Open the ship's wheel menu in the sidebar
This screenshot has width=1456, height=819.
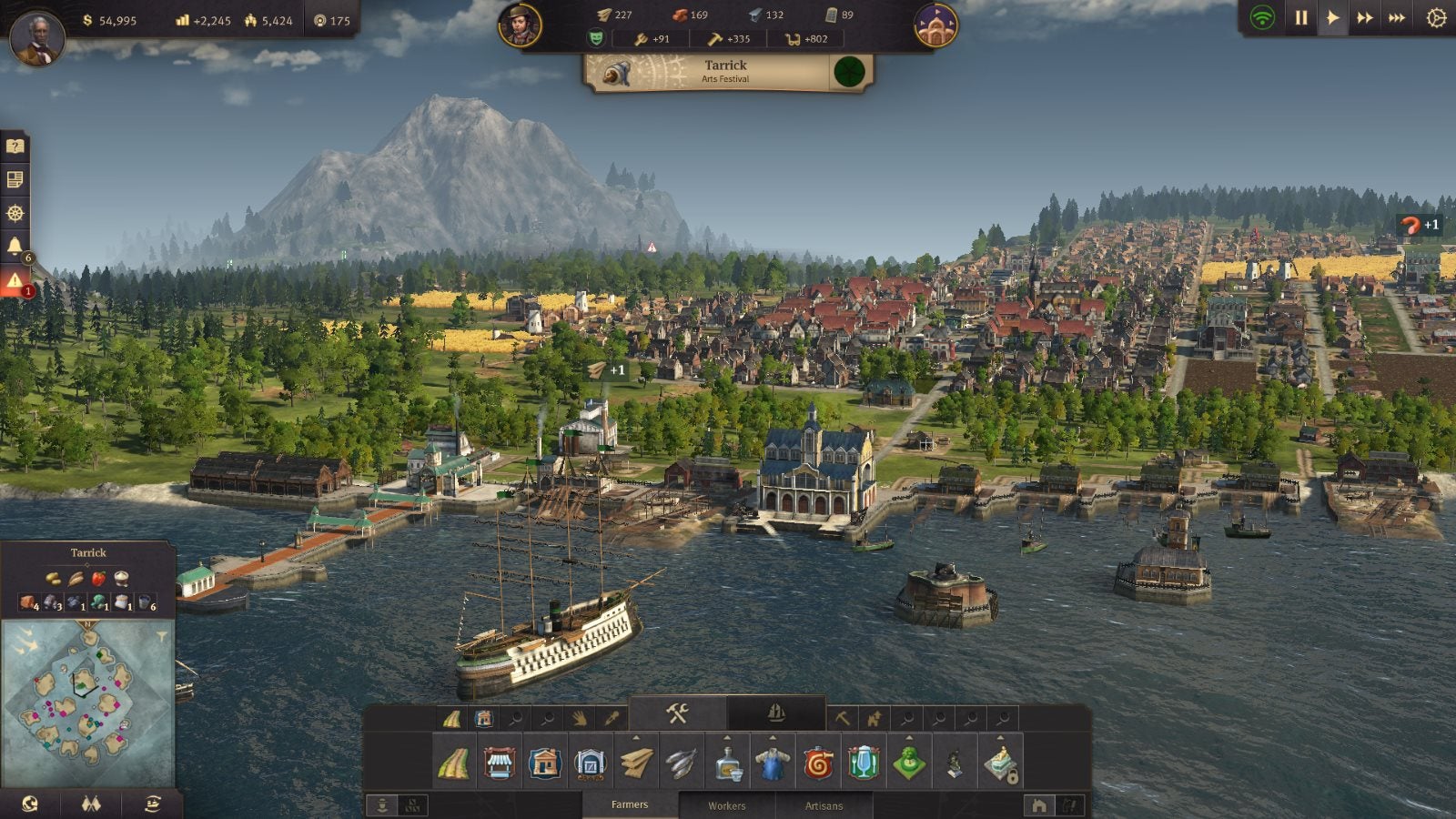coord(16,213)
